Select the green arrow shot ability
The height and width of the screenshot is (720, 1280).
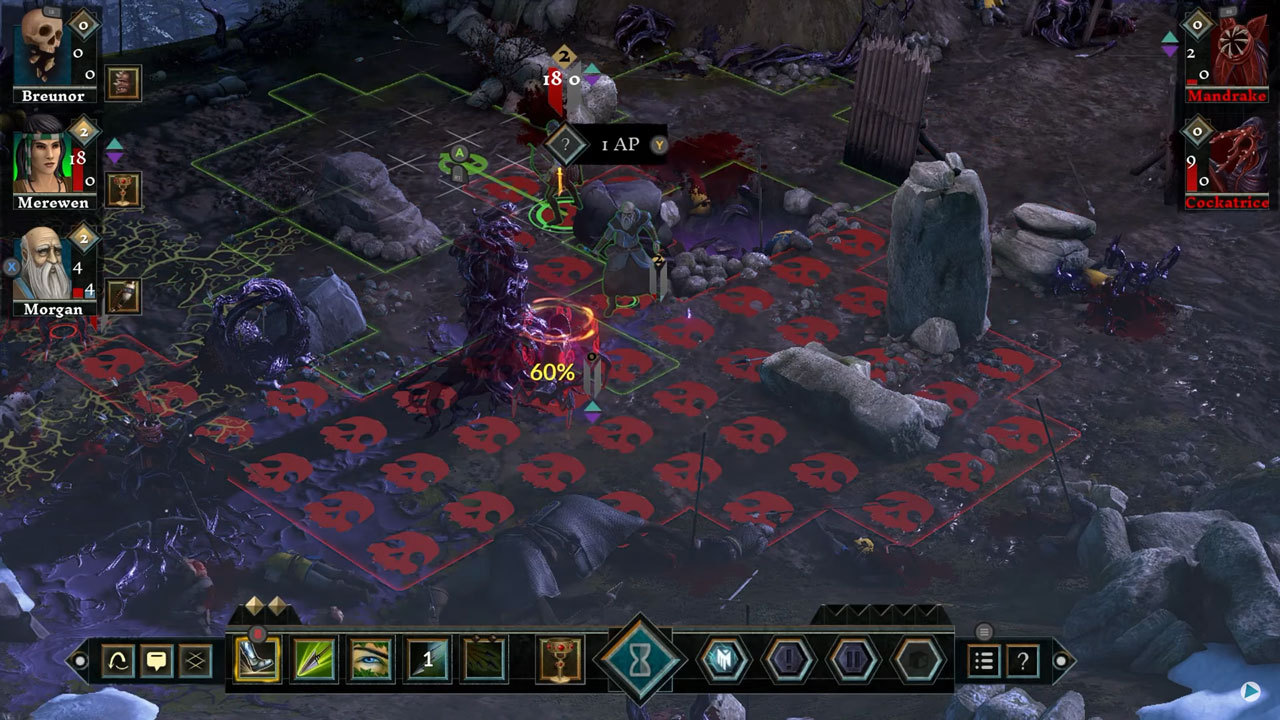(x=313, y=660)
